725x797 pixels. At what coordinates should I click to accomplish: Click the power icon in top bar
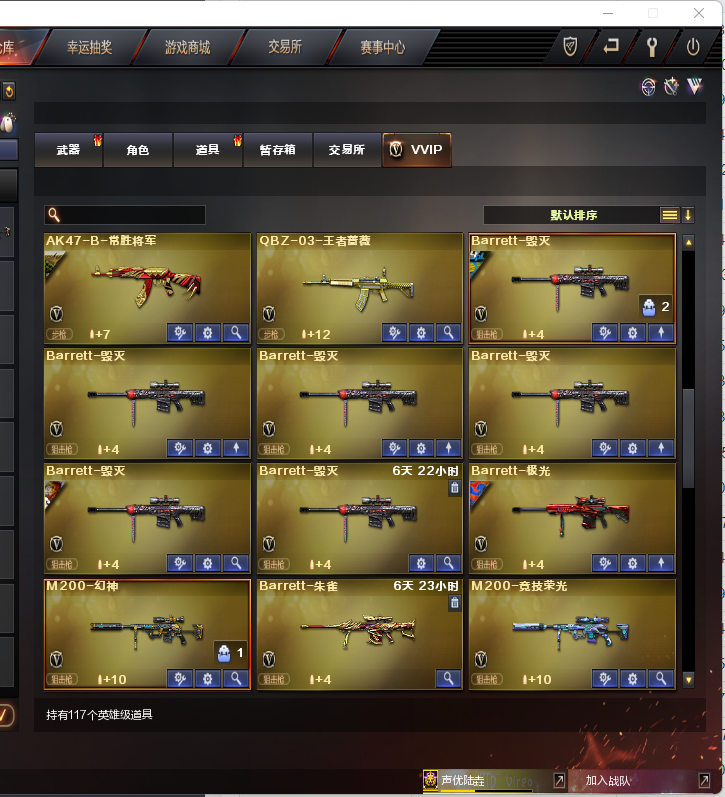693,46
